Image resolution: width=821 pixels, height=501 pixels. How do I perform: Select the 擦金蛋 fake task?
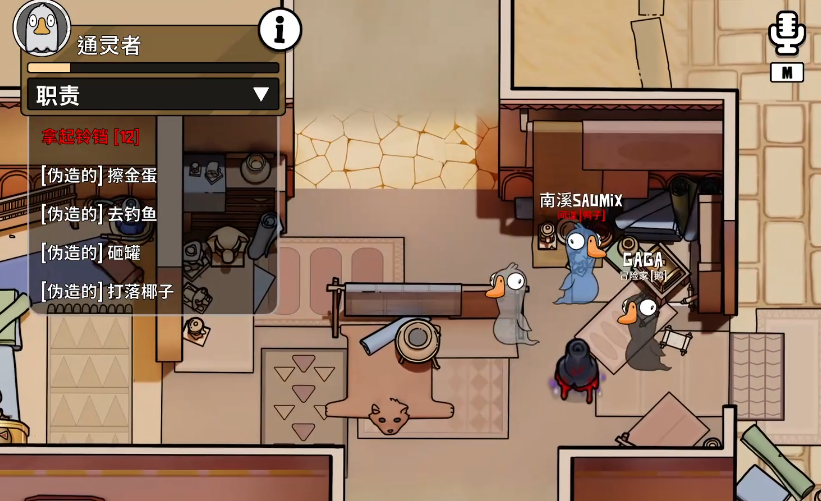pos(99,175)
